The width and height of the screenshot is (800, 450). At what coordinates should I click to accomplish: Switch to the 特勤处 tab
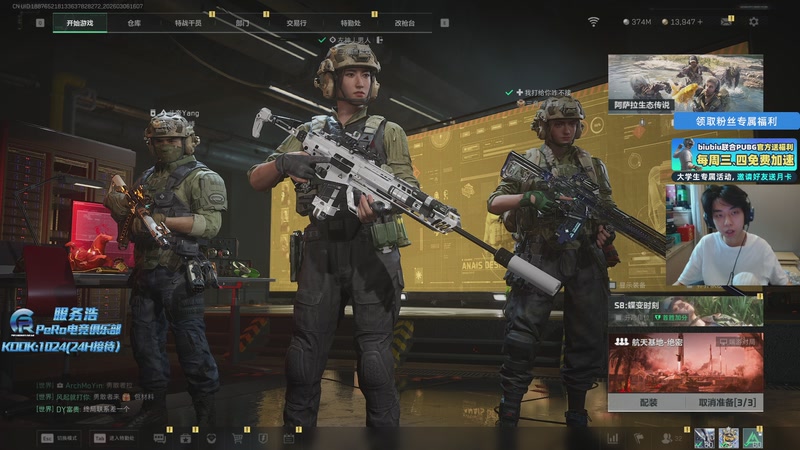[x=350, y=22]
